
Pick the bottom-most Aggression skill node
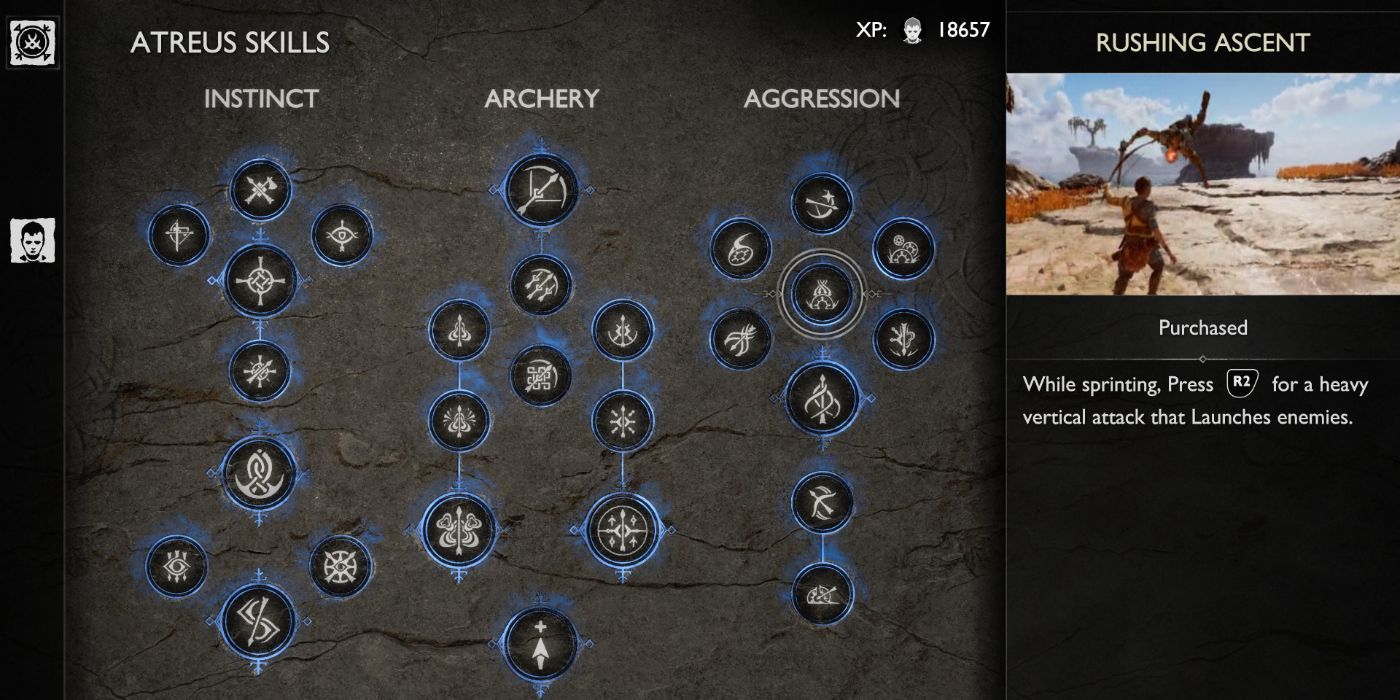(x=822, y=594)
